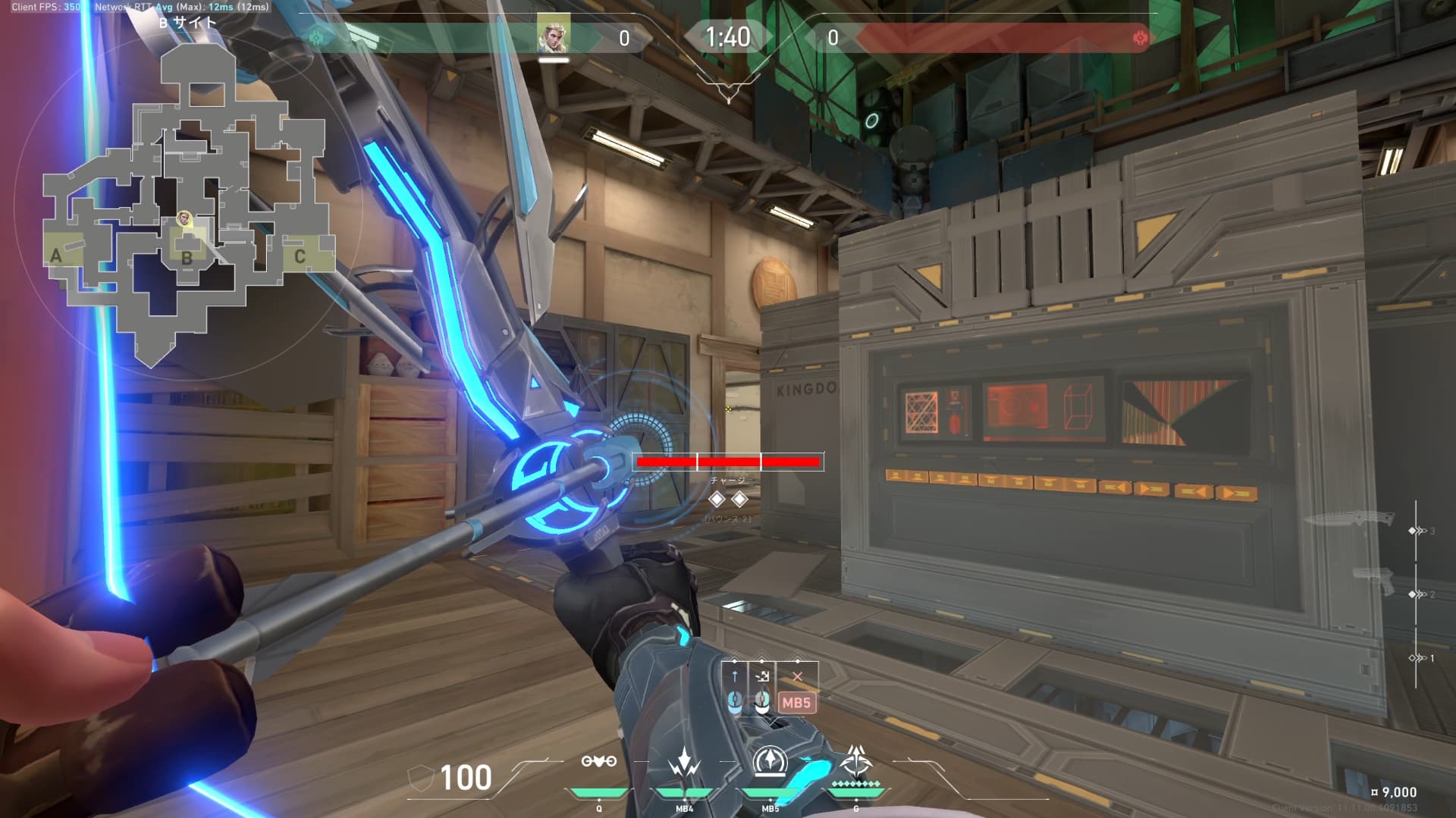Click the minimap showing sites A, B, C
The width and height of the screenshot is (1456, 818).
pyautogui.click(x=187, y=205)
